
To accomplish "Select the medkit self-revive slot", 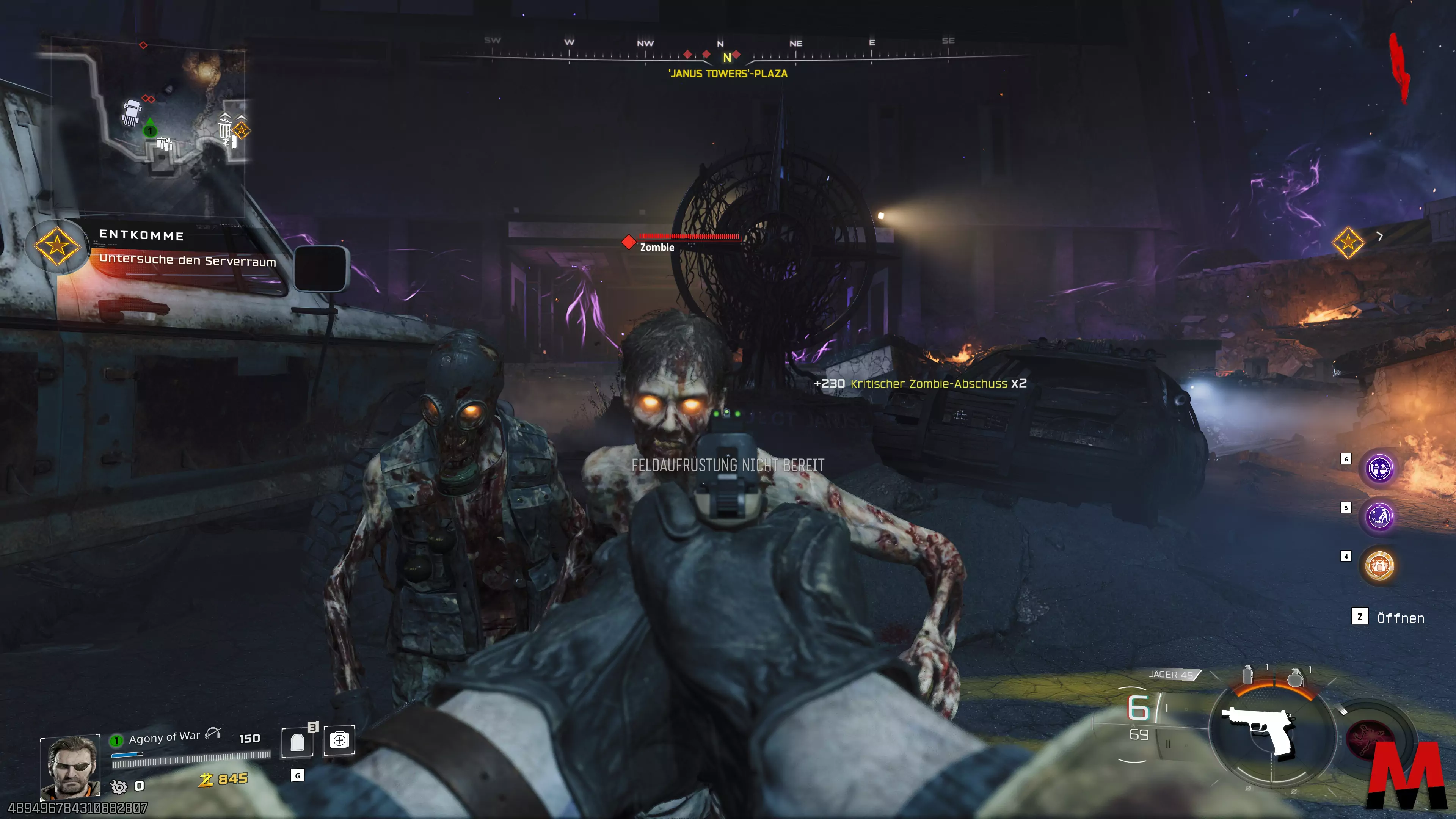I will coord(339,740).
